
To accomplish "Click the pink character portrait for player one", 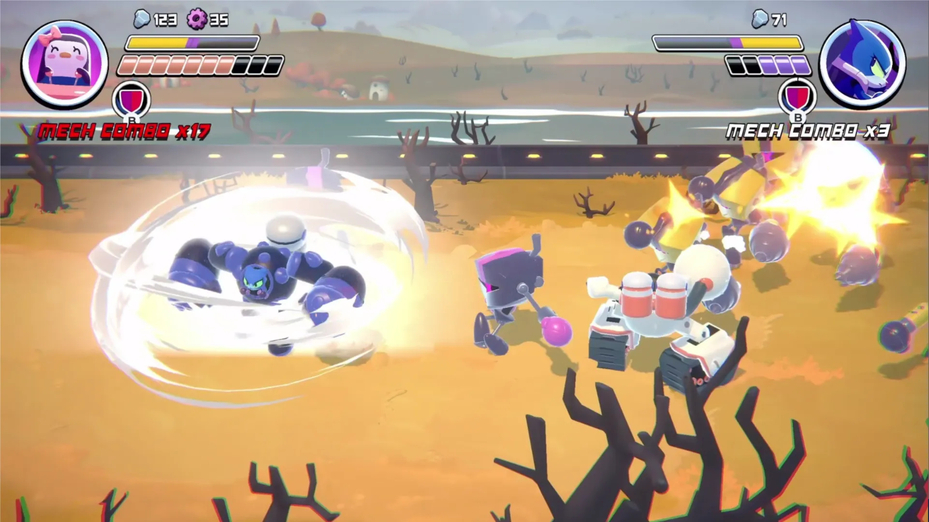I will point(65,62).
